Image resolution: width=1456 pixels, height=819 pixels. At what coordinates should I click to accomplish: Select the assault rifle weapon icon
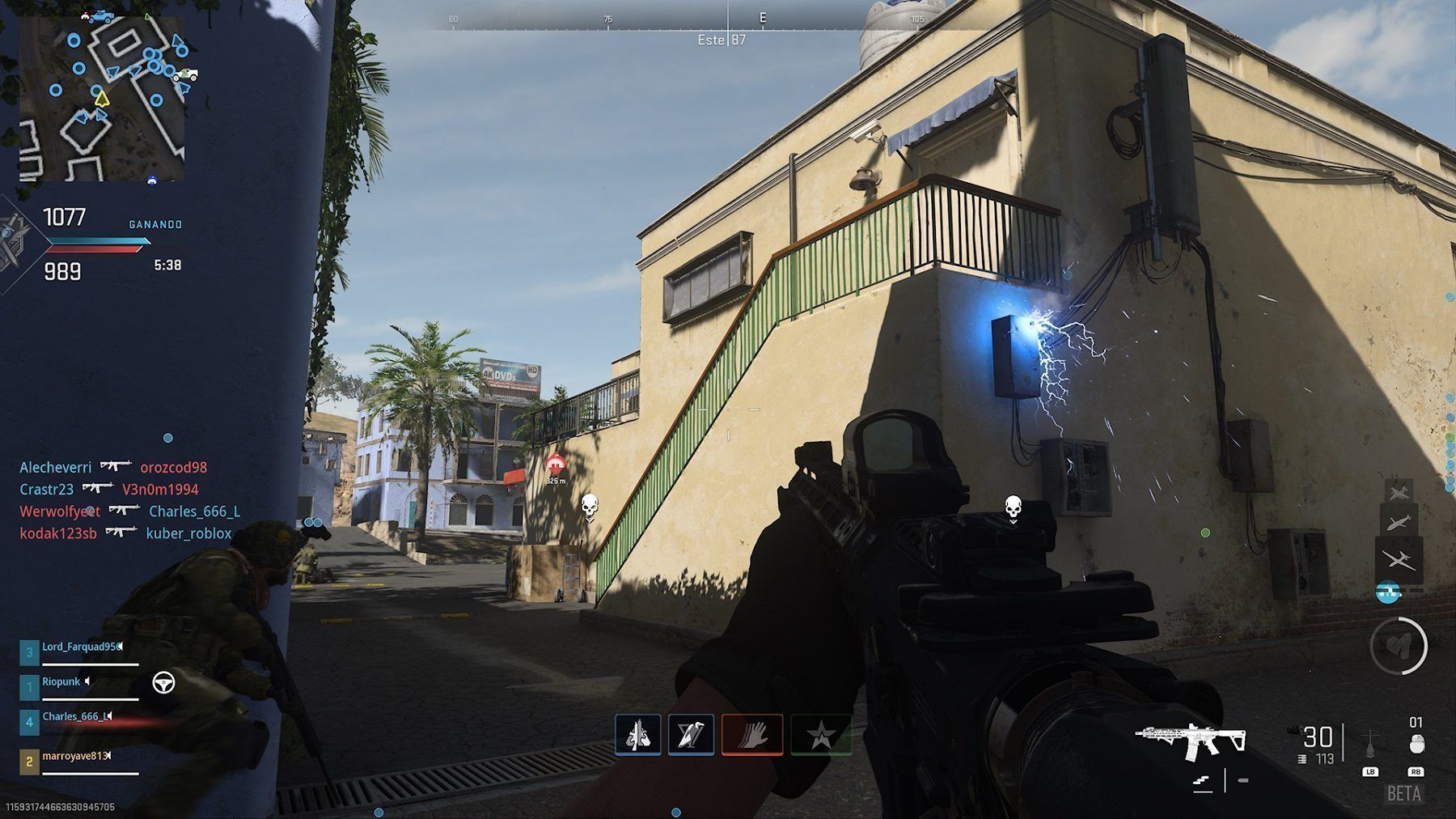pyautogui.click(x=1191, y=739)
